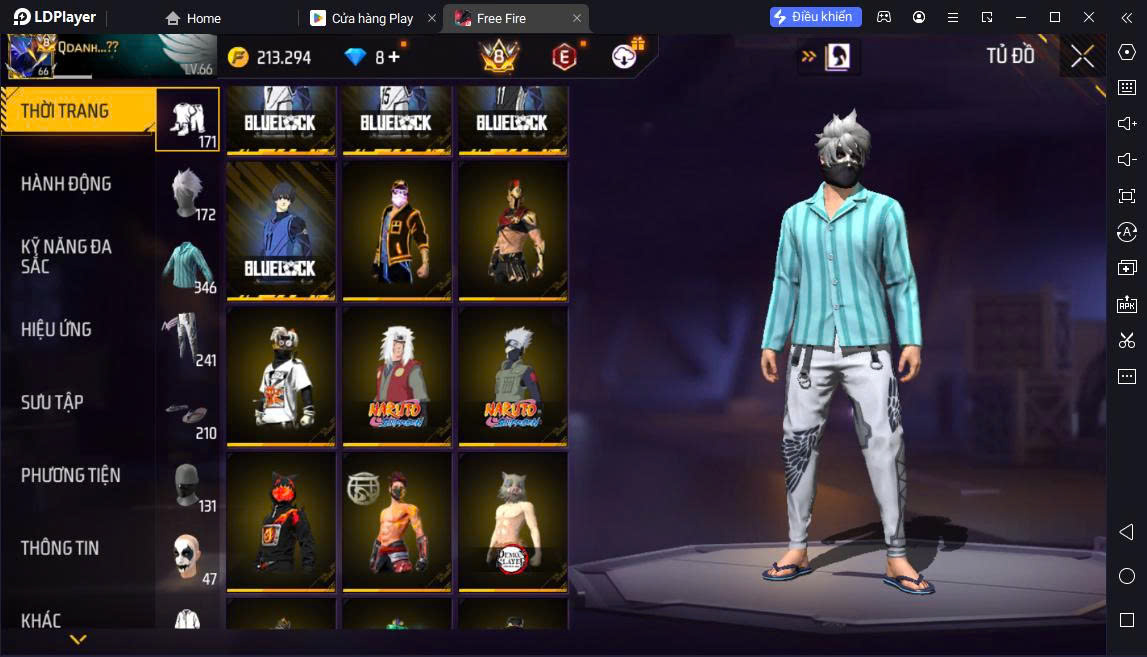Choose the silver hair subcategory showing 172
This screenshot has height=657, width=1147.
coord(188,193)
